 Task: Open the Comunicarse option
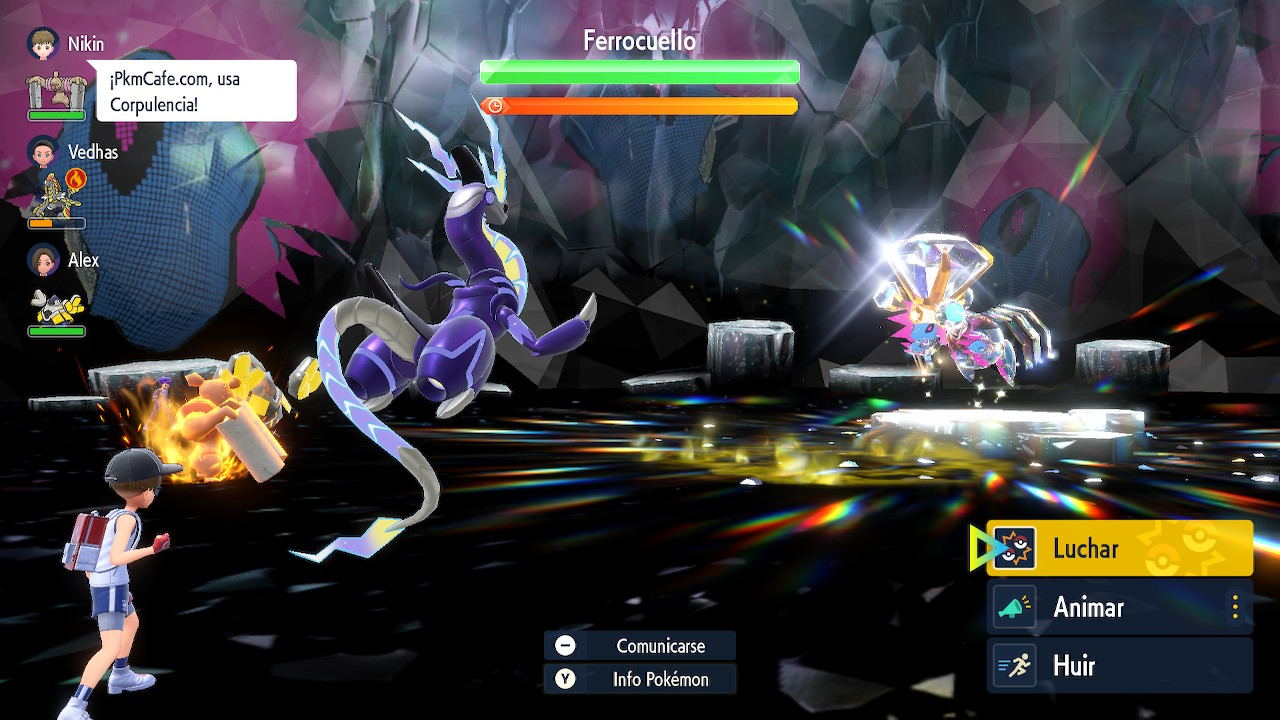640,646
